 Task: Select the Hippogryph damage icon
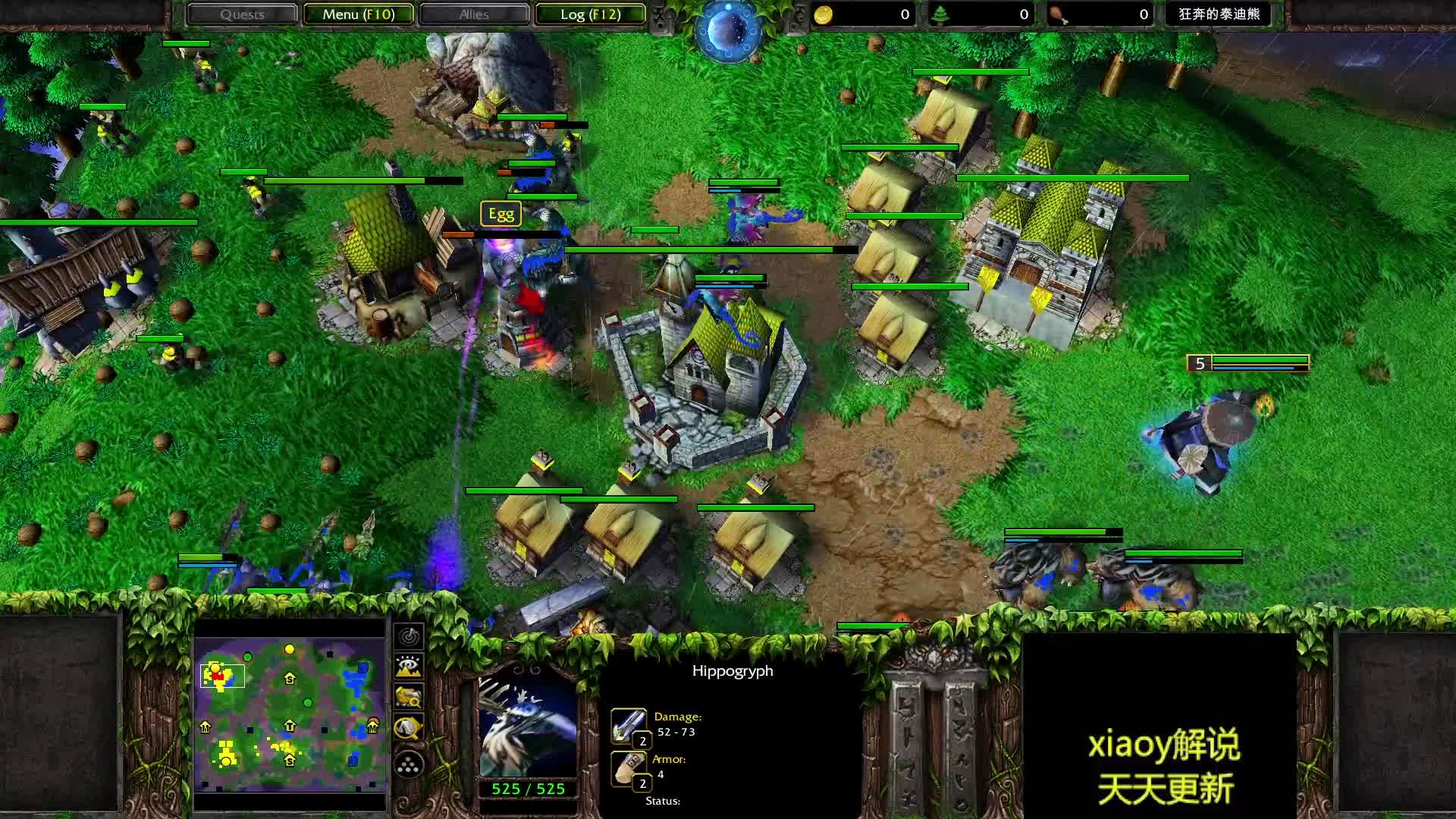coord(629,726)
